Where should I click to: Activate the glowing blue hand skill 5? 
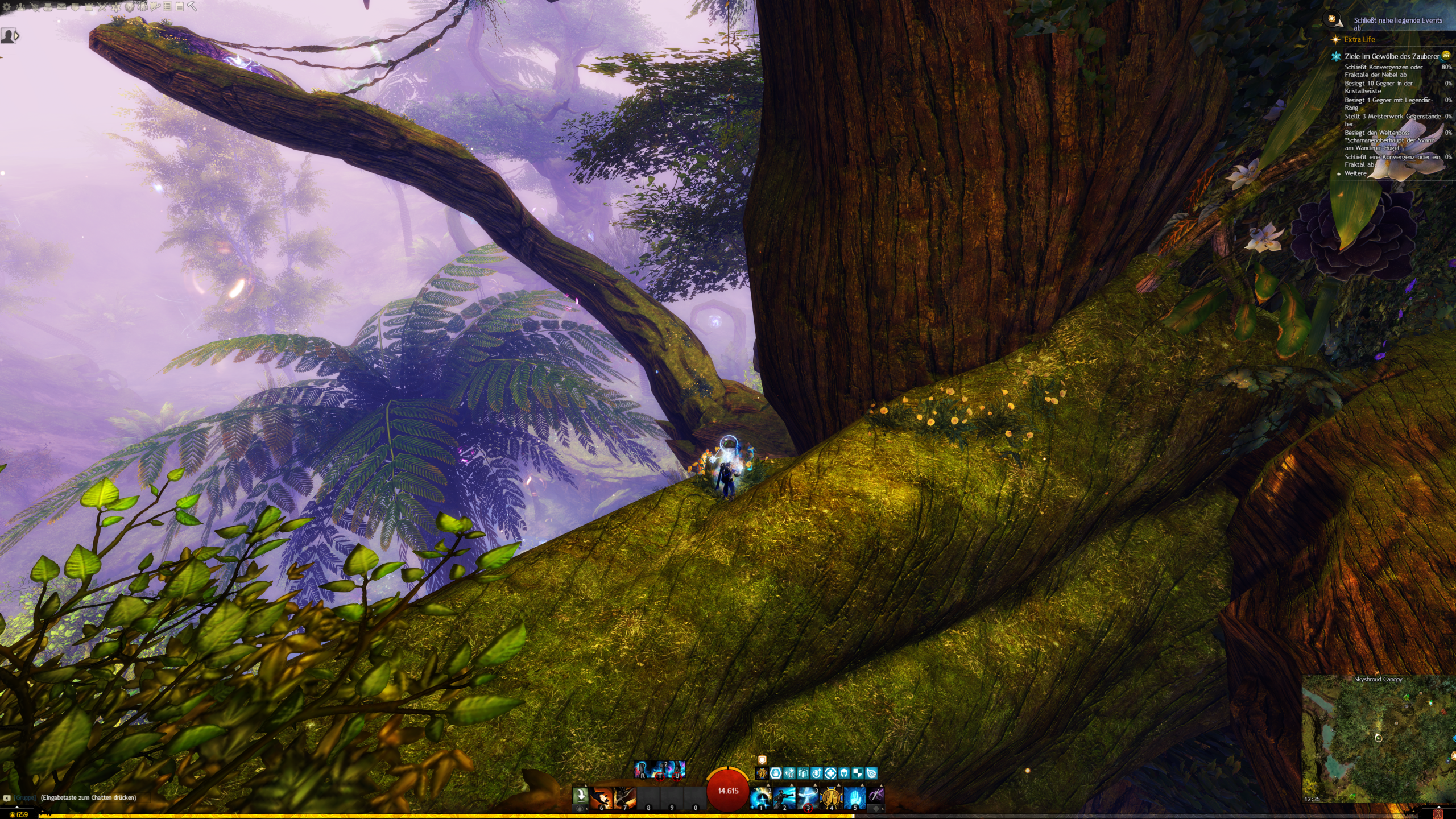[854, 798]
